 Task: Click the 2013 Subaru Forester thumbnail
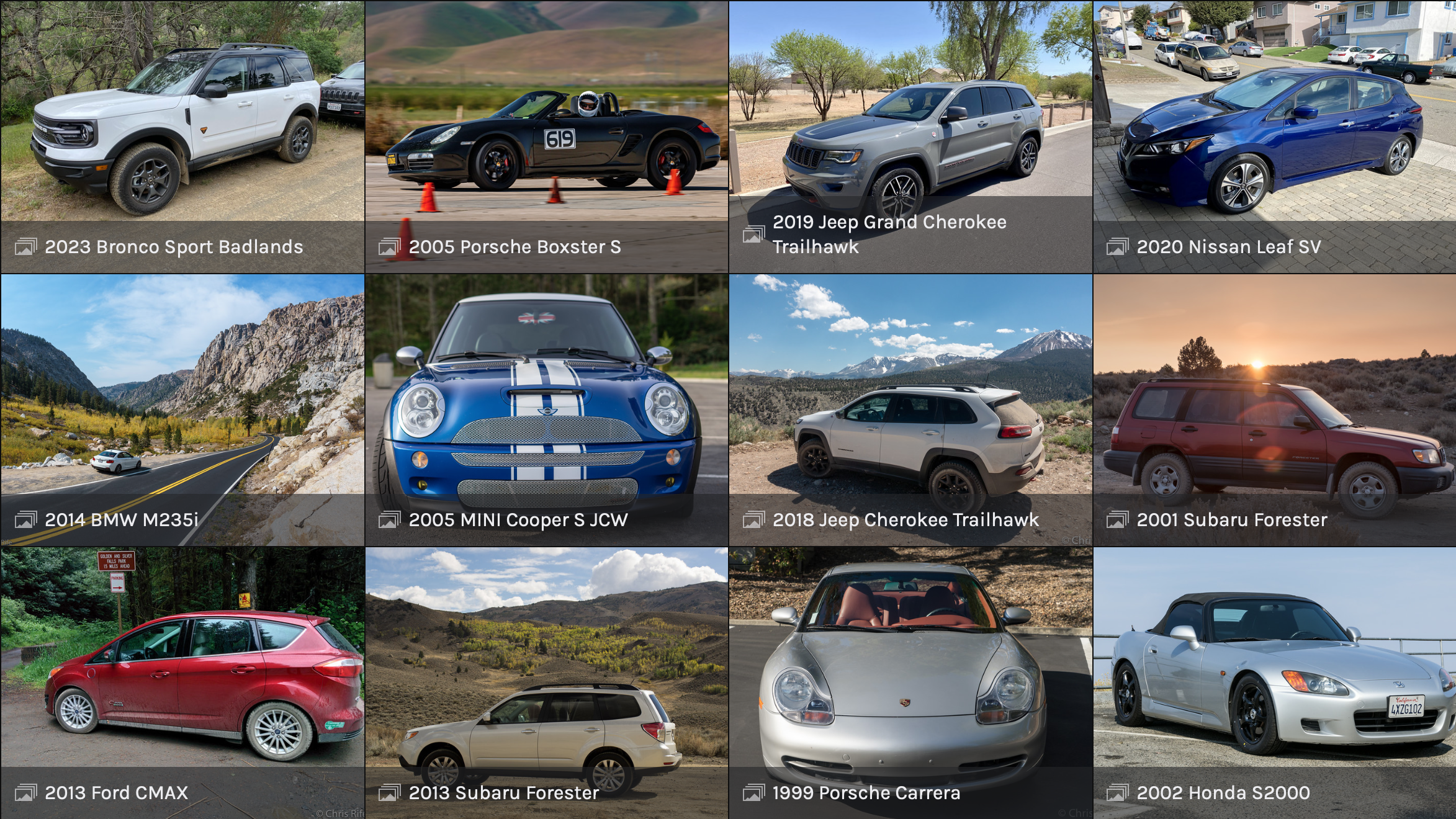click(x=546, y=682)
